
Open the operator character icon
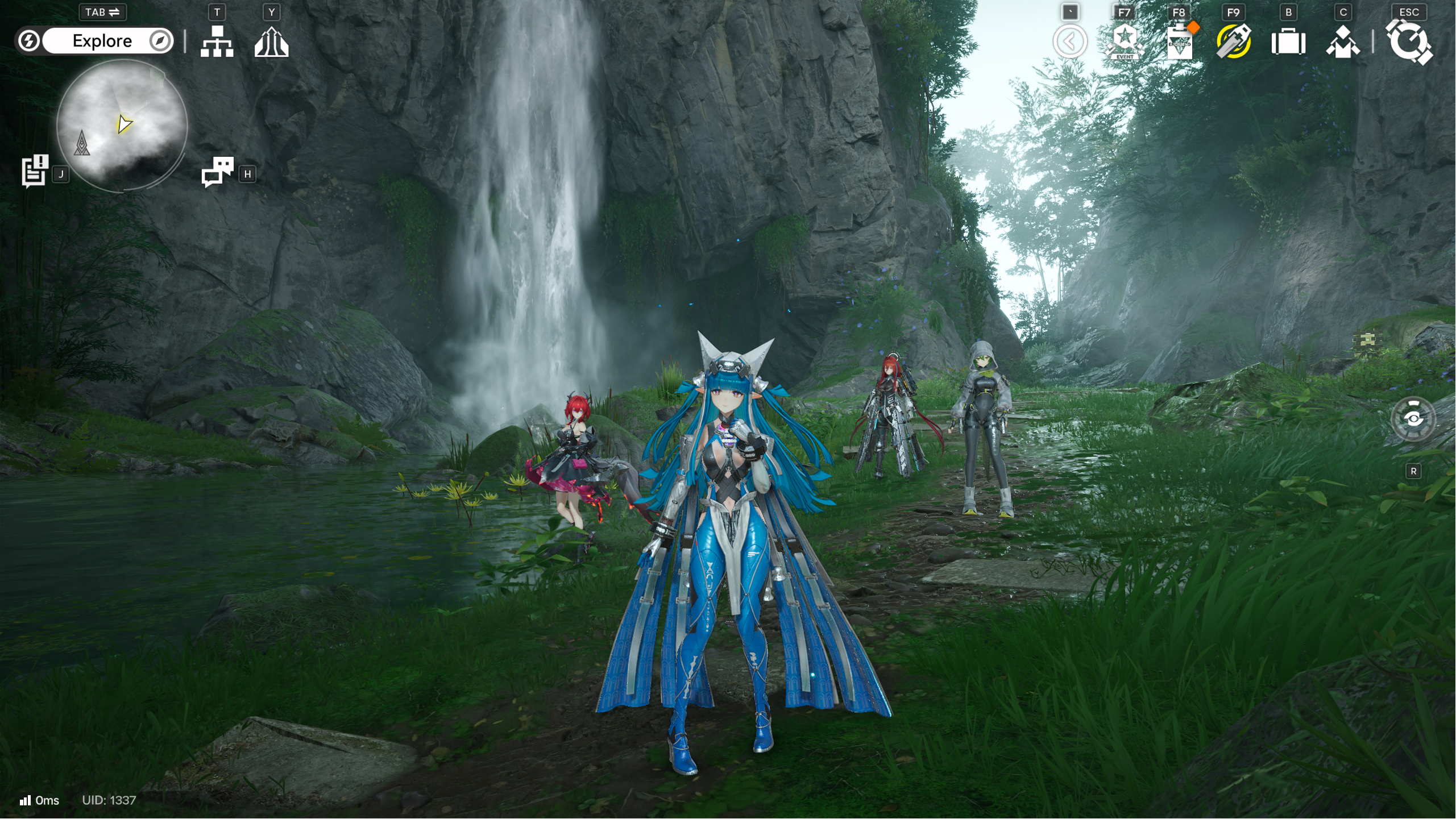tap(1343, 42)
